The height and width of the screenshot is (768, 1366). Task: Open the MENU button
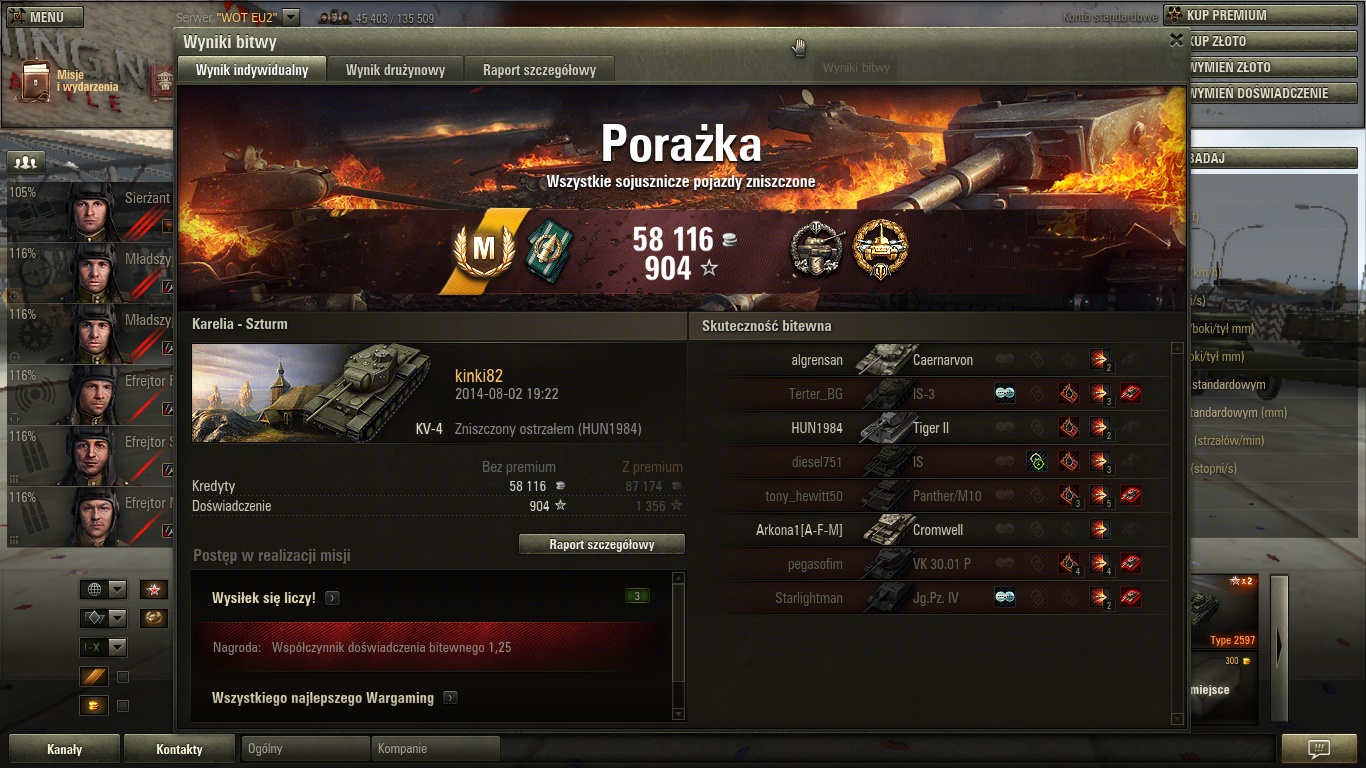coord(45,17)
